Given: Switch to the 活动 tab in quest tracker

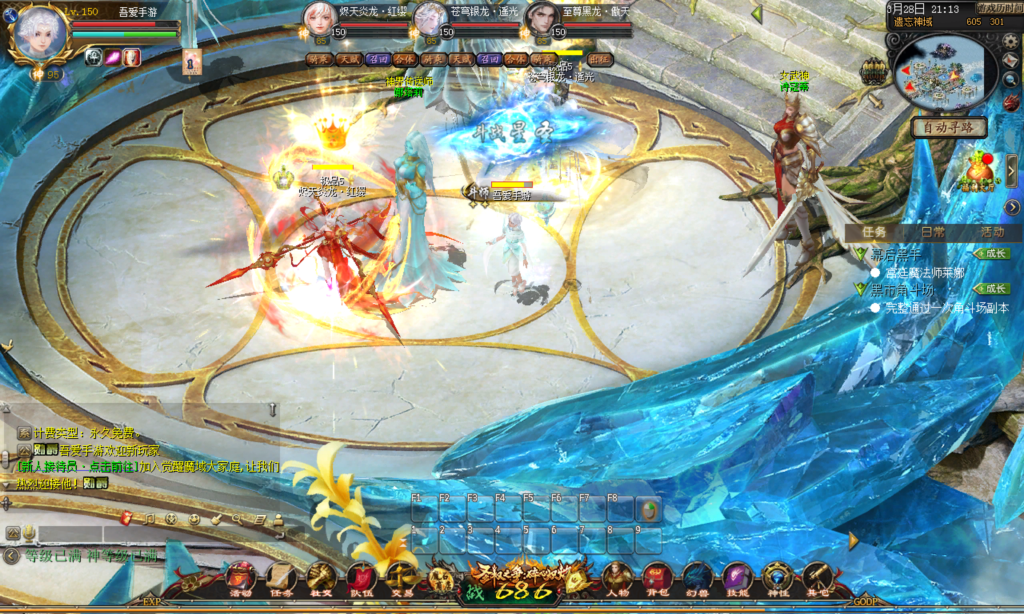Looking at the screenshot, I should point(992,231).
